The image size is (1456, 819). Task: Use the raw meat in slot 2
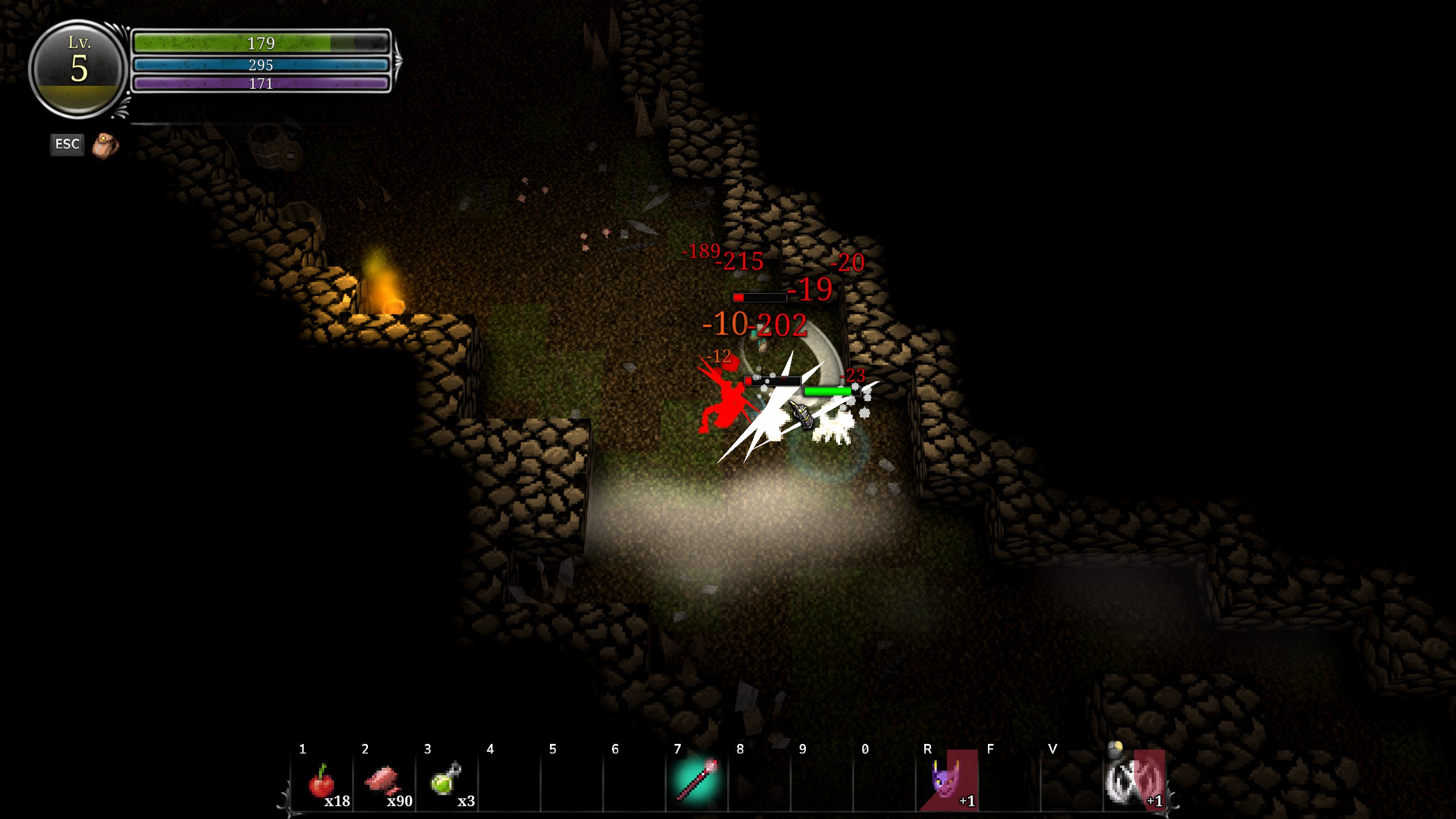384,781
